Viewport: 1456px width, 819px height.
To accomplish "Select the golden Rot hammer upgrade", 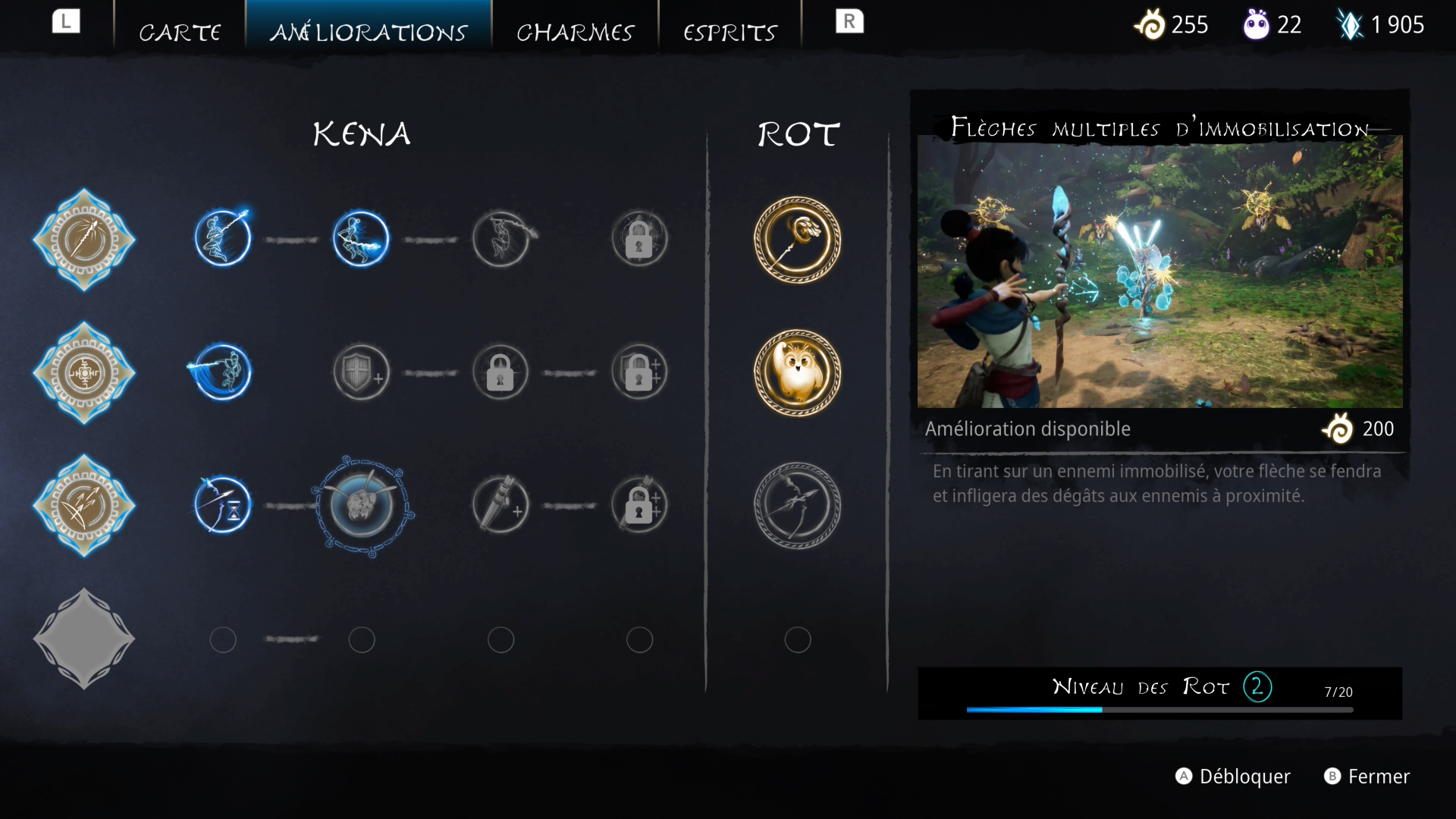I will click(797, 240).
